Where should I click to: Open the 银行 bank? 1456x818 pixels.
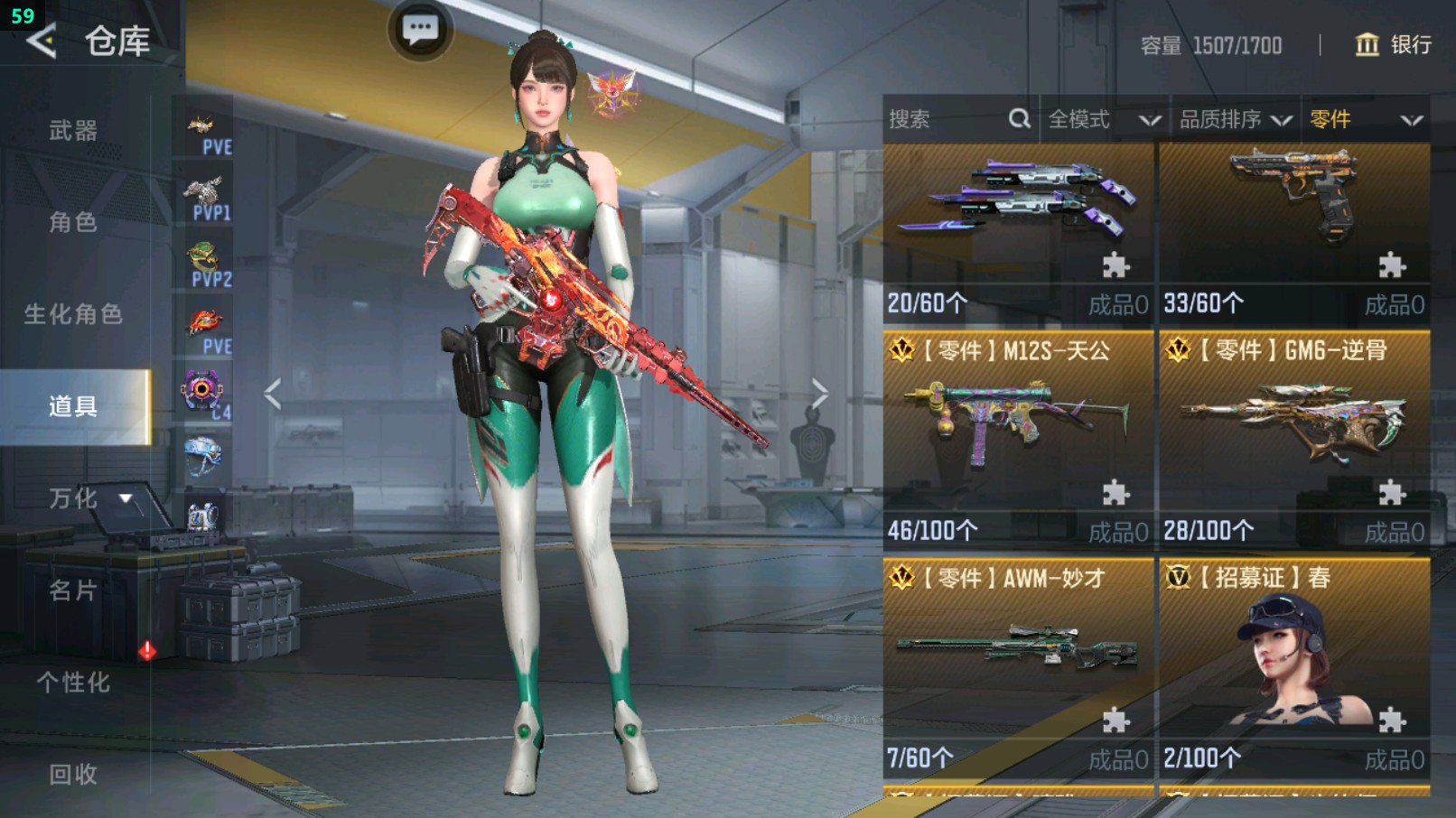tap(1394, 44)
